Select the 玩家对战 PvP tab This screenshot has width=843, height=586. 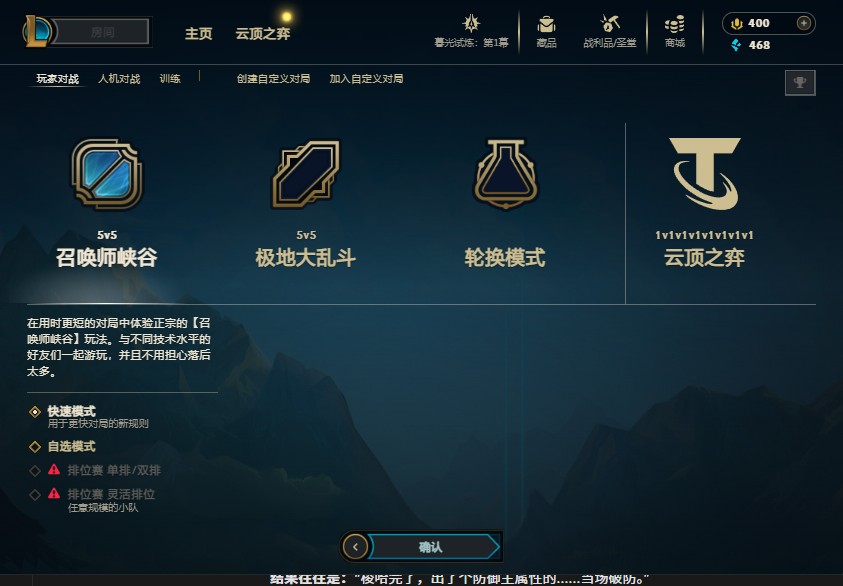point(57,79)
